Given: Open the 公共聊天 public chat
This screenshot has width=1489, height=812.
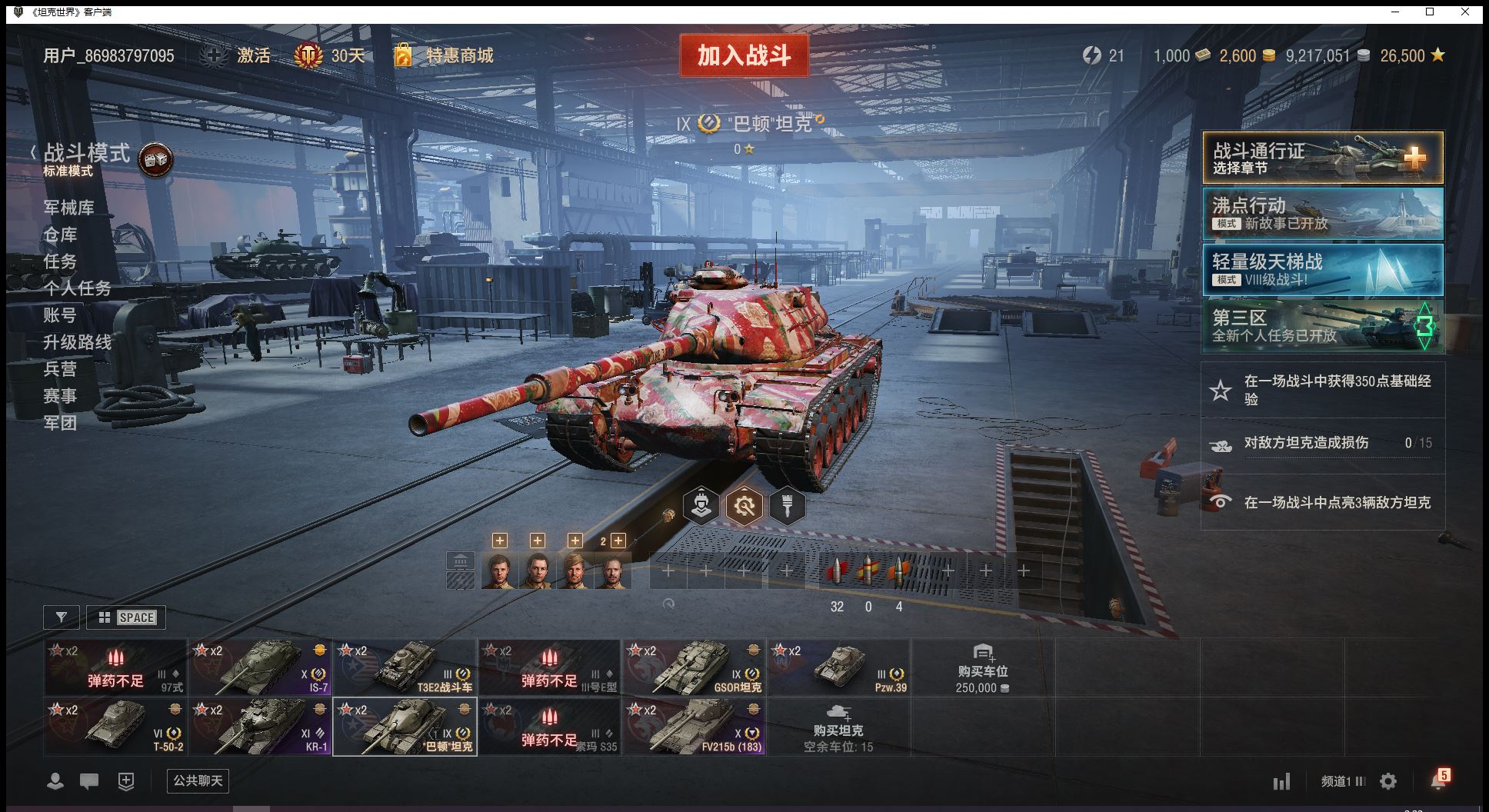Looking at the screenshot, I should click(x=198, y=780).
